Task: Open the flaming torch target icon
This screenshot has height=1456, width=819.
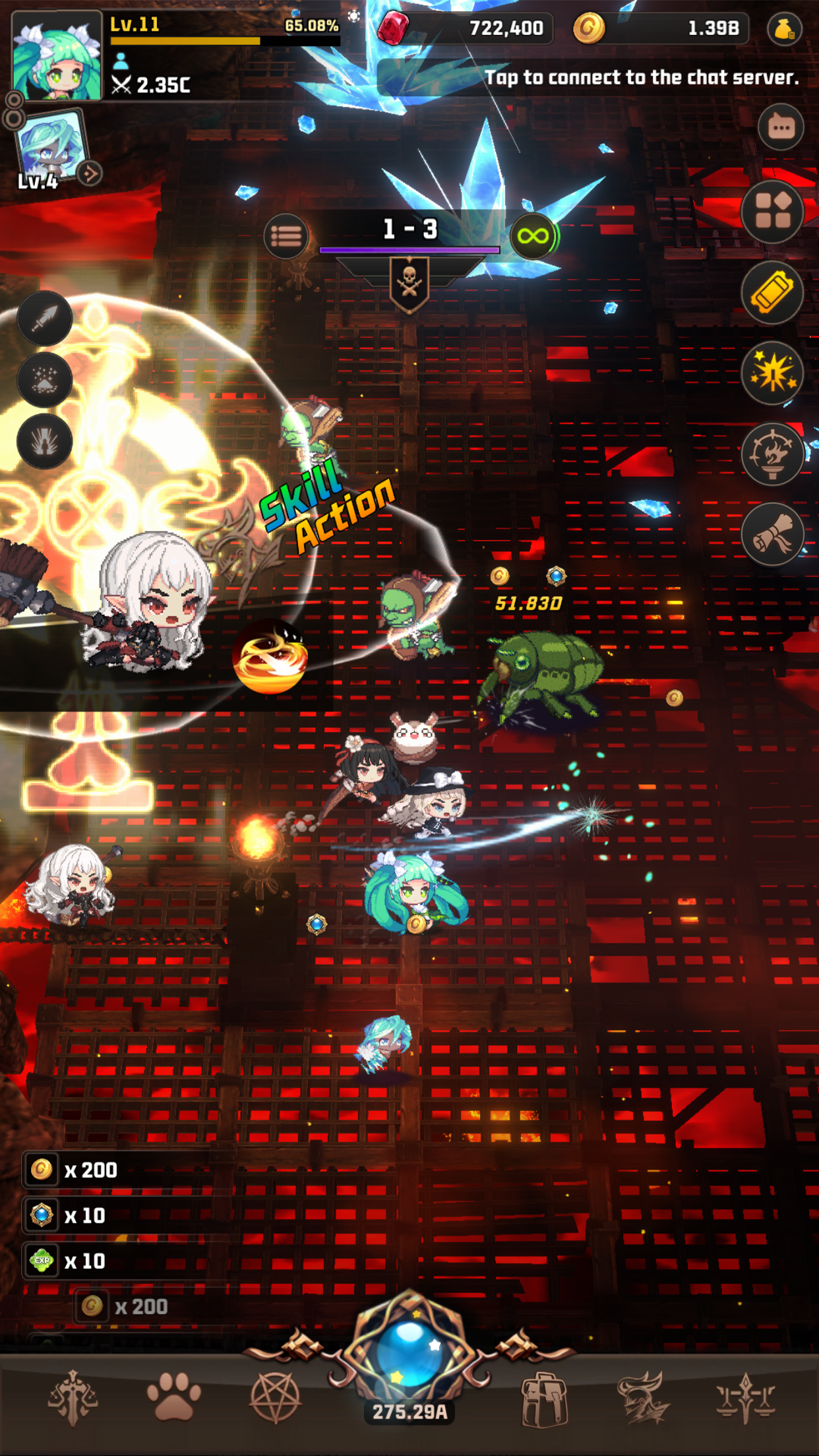Action: [772, 454]
